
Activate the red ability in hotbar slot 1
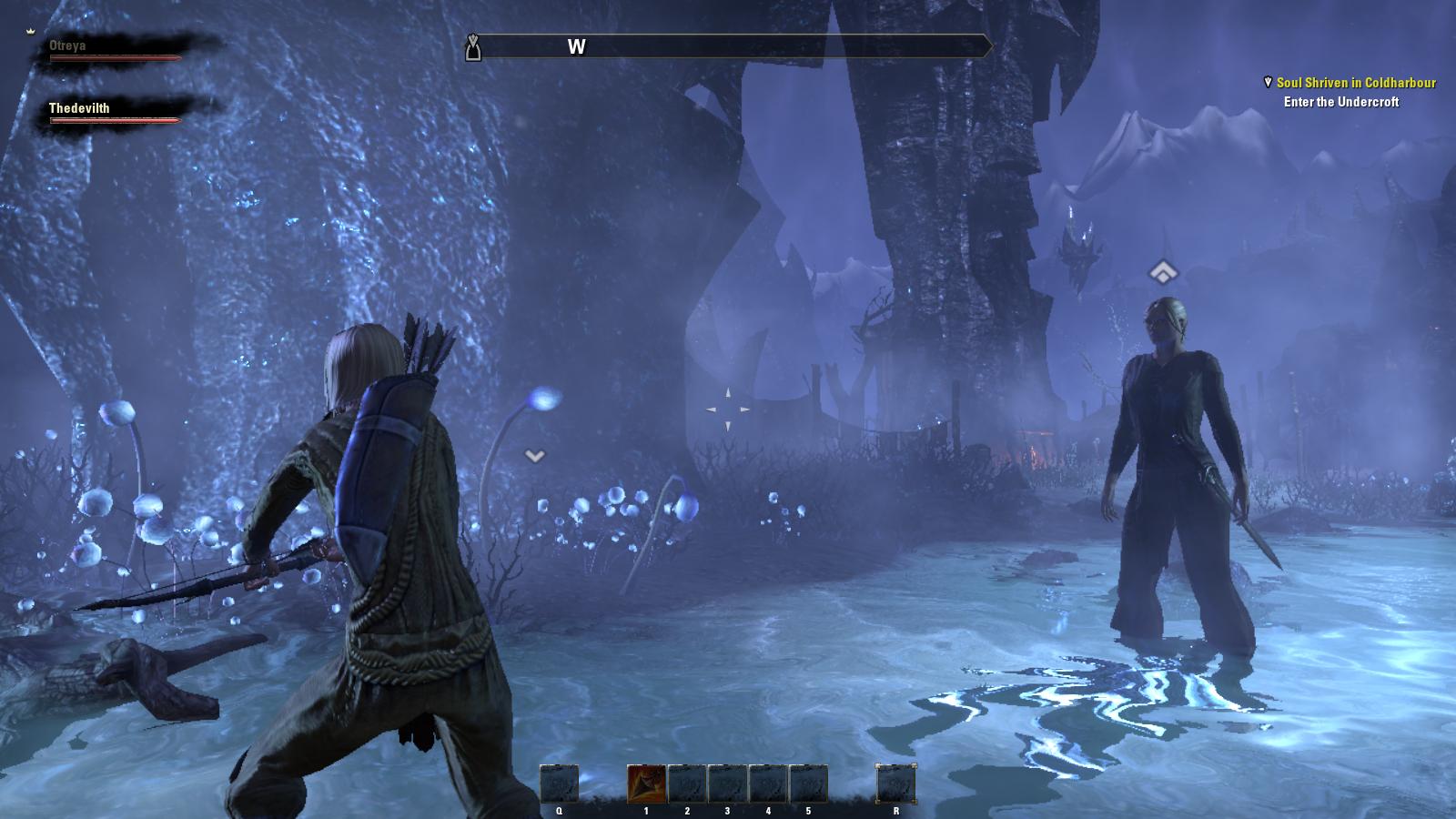(646, 784)
